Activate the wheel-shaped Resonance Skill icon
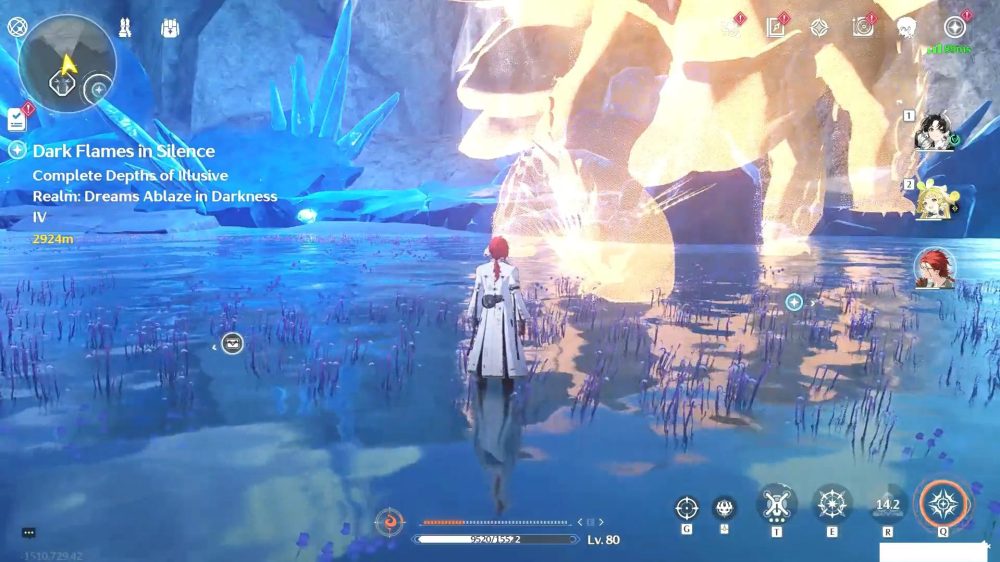The width and height of the screenshot is (1000, 562). (x=831, y=505)
